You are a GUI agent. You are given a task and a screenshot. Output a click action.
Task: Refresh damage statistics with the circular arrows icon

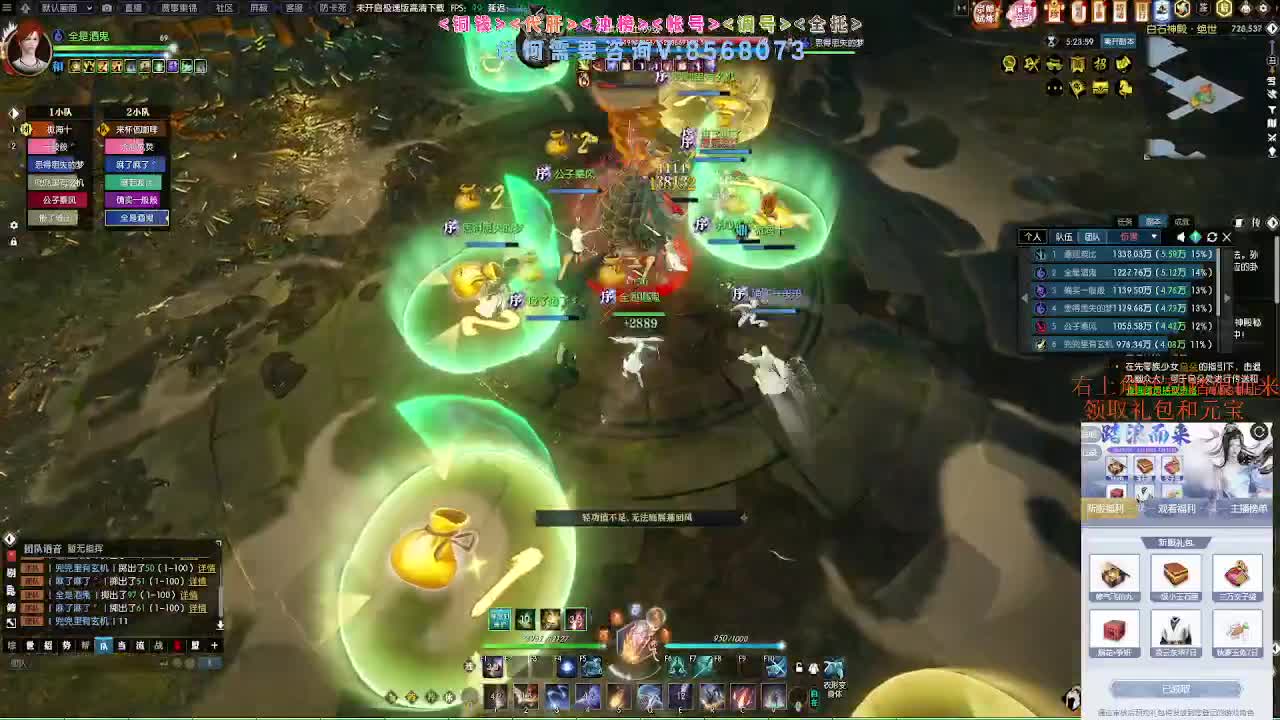click(x=1211, y=237)
